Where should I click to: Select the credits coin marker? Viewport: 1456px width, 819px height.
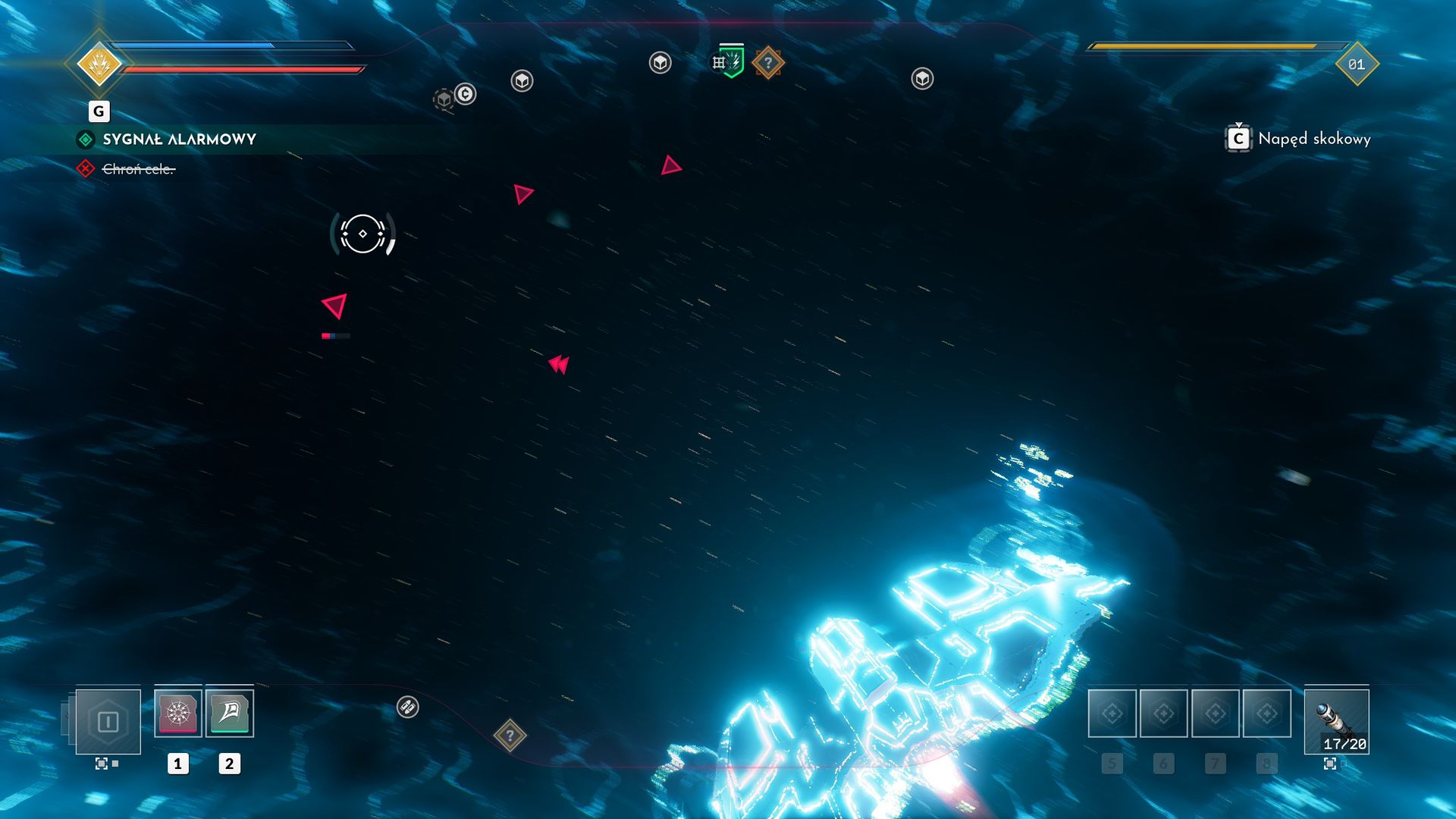[x=466, y=94]
